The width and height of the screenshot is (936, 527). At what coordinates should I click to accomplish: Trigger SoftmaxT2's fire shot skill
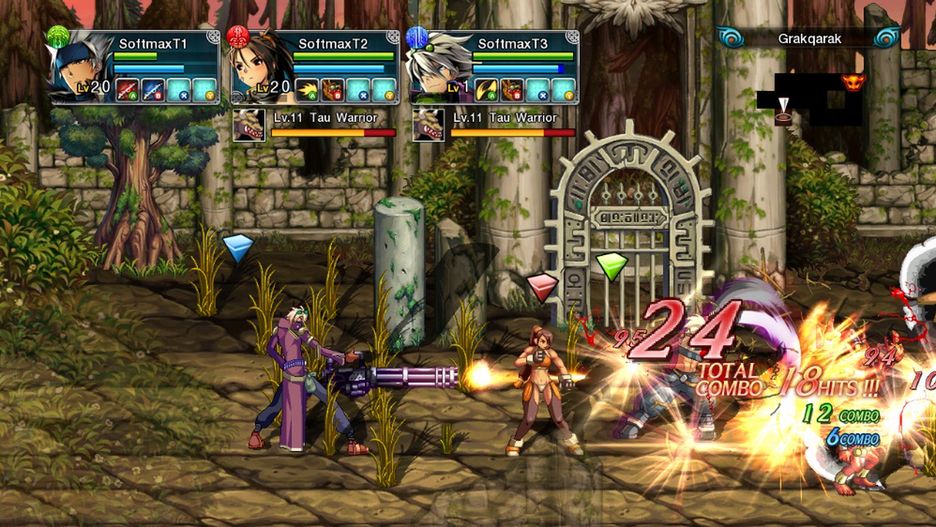pyautogui.click(x=307, y=90)
